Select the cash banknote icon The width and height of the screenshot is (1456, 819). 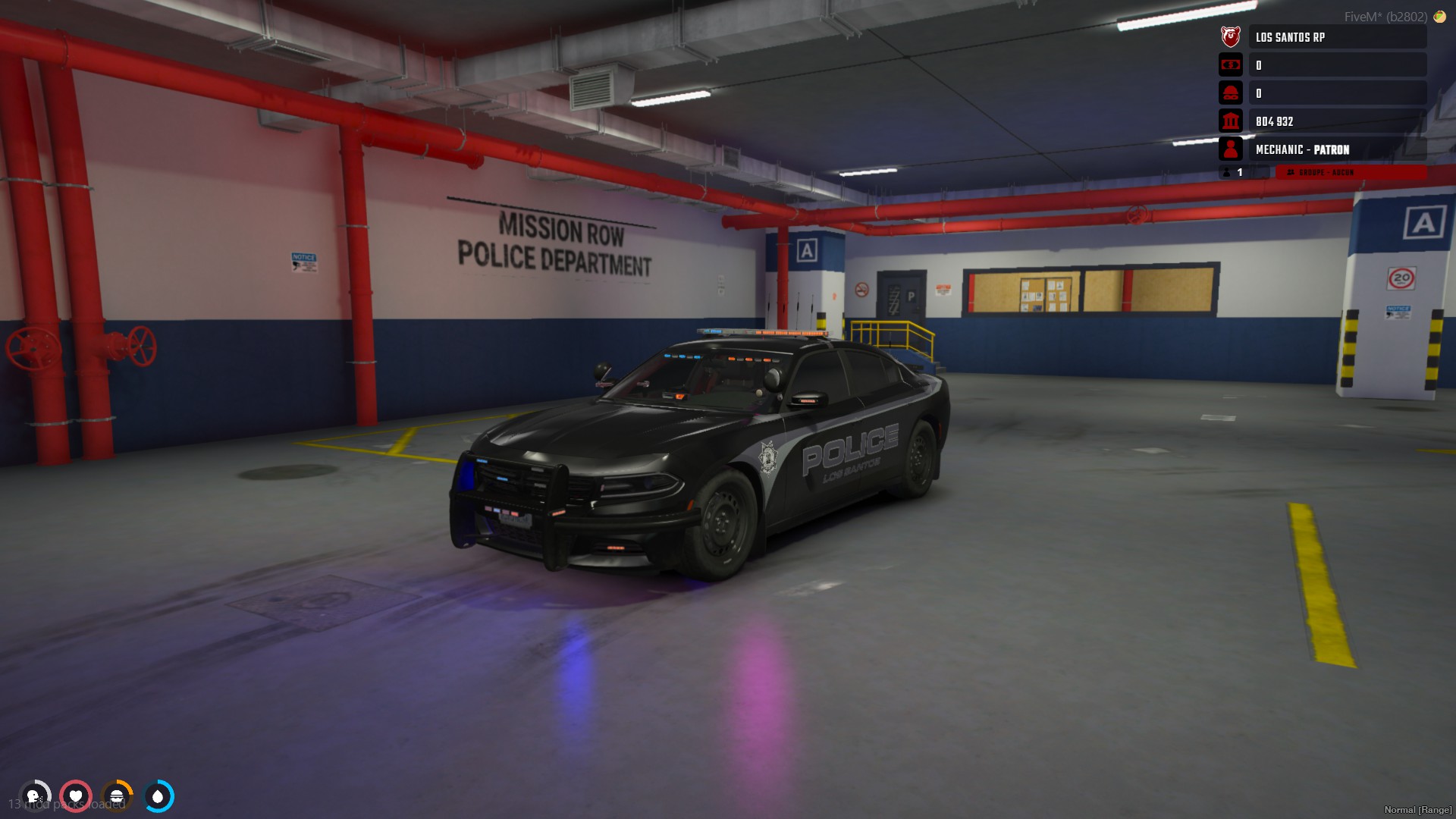tap(1230, 65)
